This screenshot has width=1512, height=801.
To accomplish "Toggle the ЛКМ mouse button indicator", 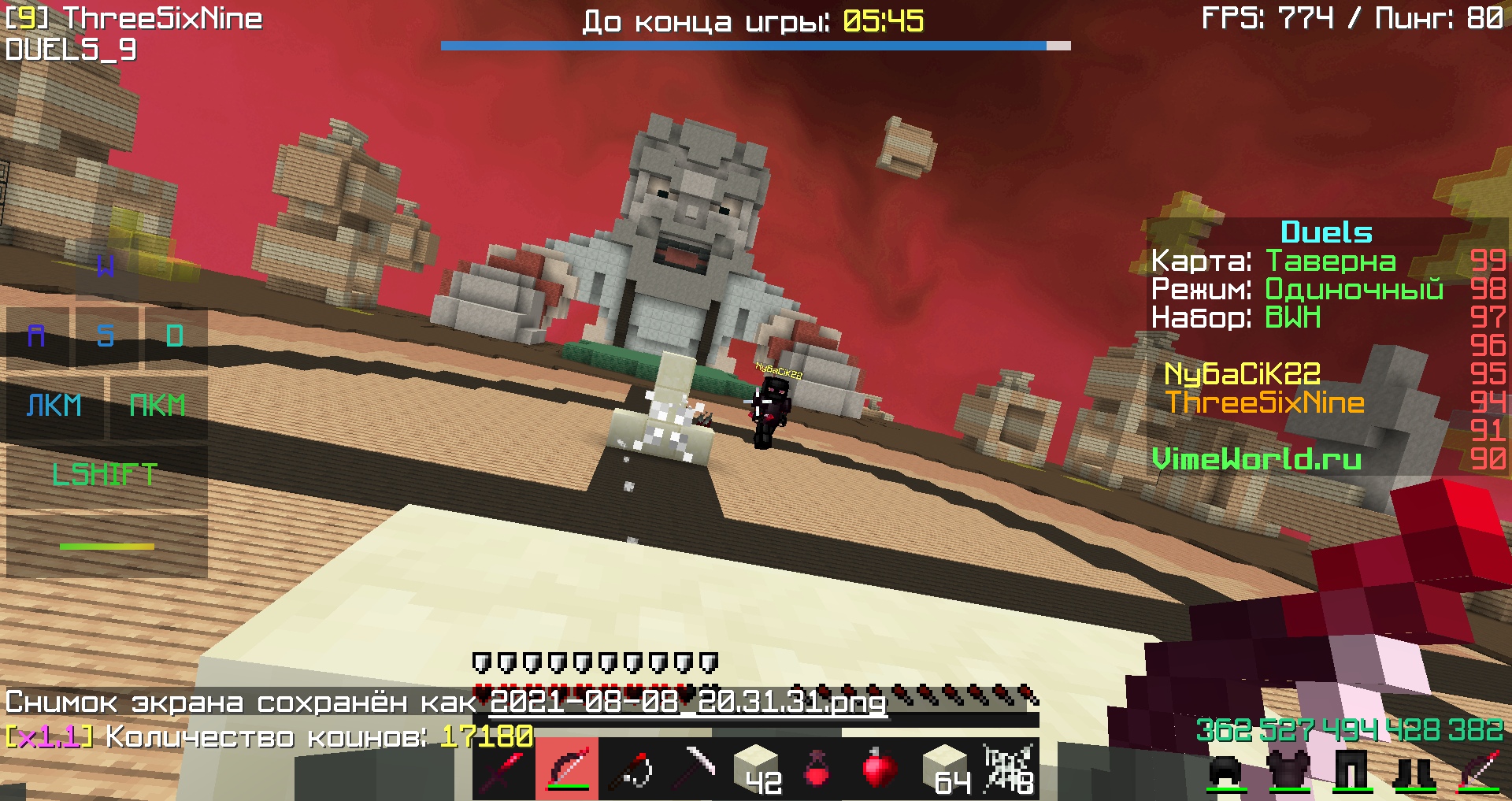I will coord(55,406).
